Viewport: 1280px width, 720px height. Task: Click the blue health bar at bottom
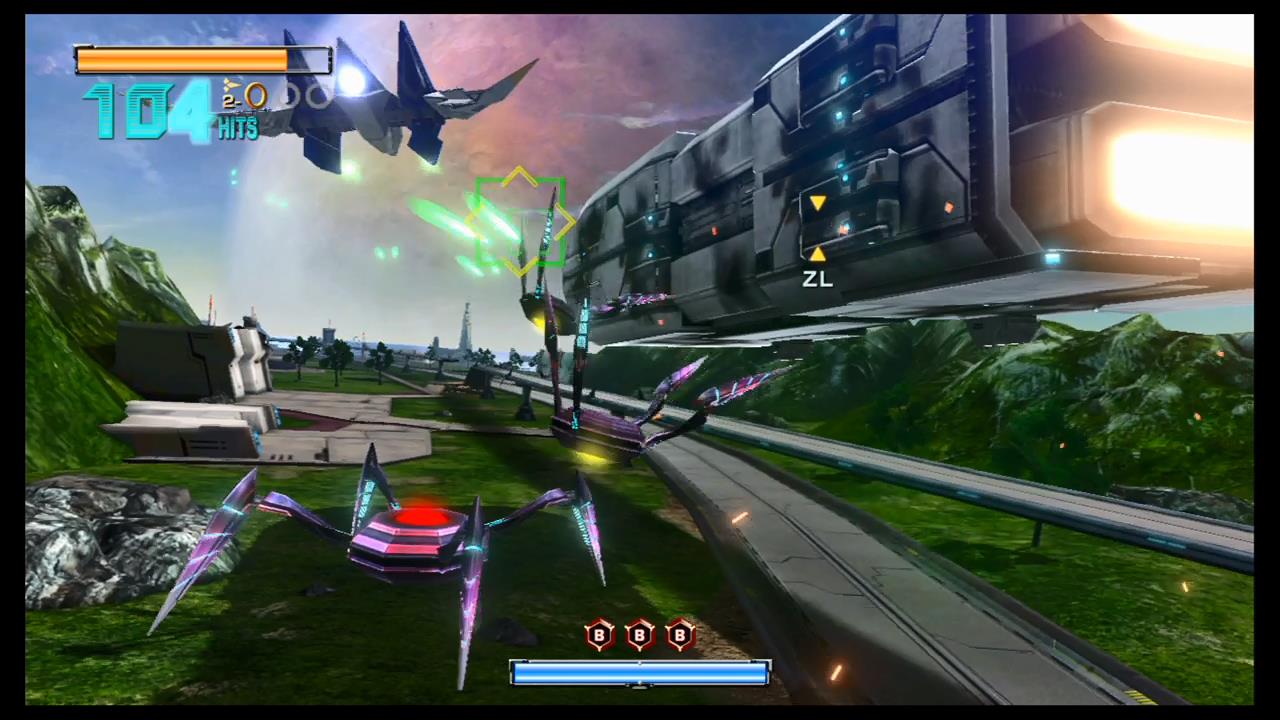(x=640, y=675)
